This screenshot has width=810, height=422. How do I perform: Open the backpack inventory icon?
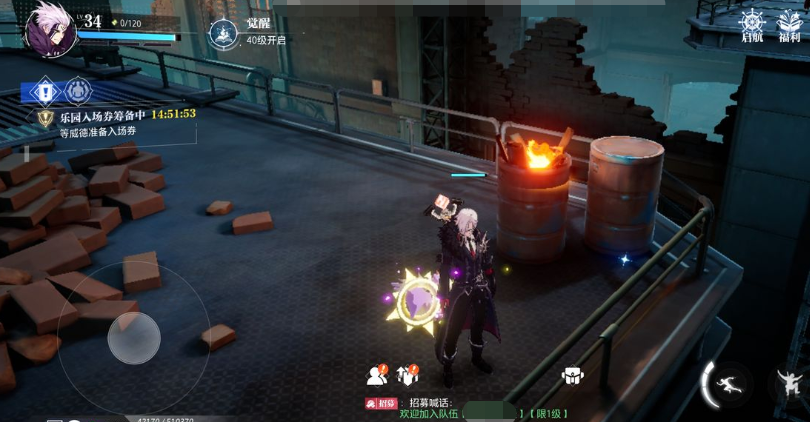pos(572,376)
